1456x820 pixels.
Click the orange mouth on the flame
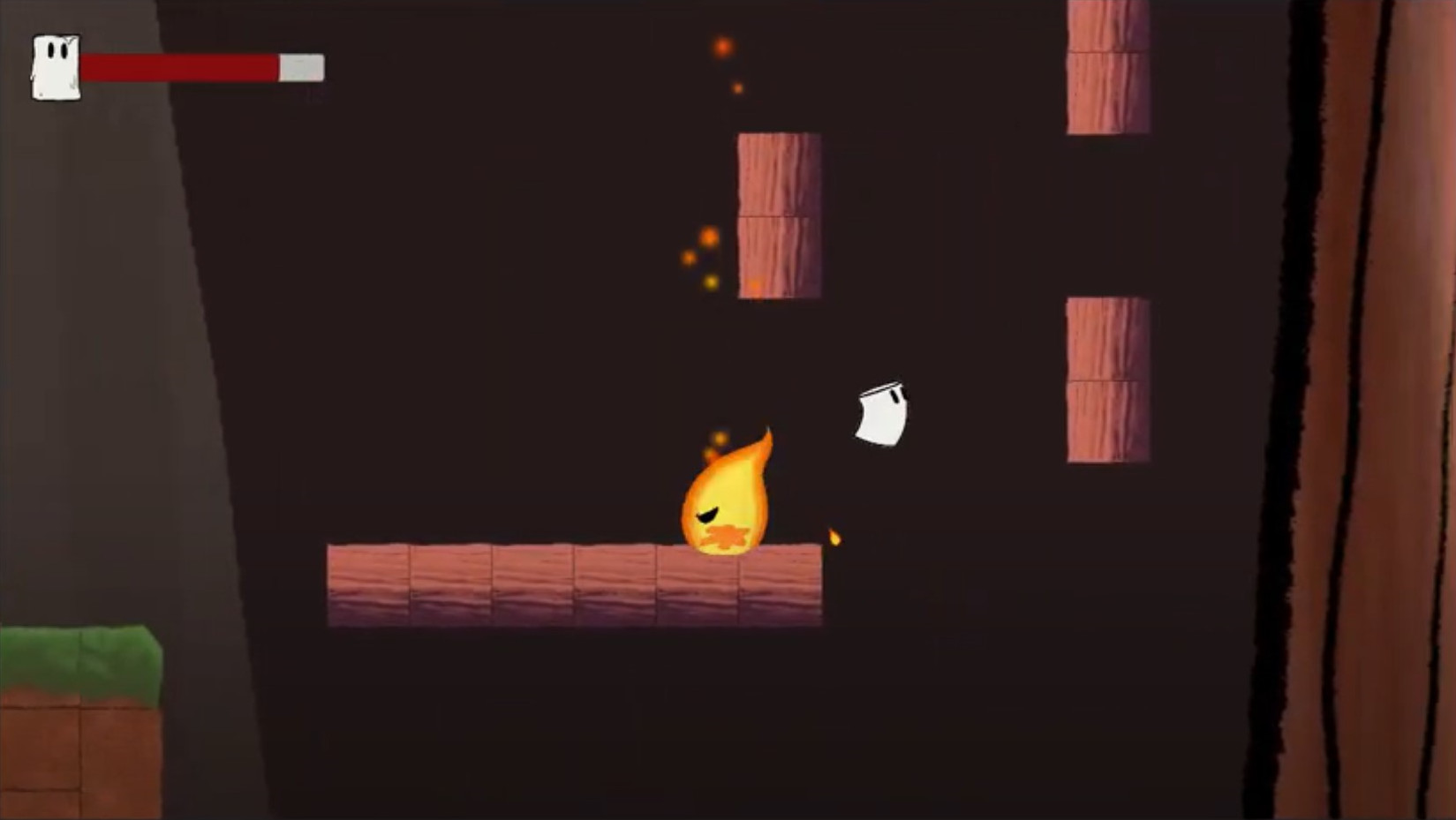(x=722, y=537)
